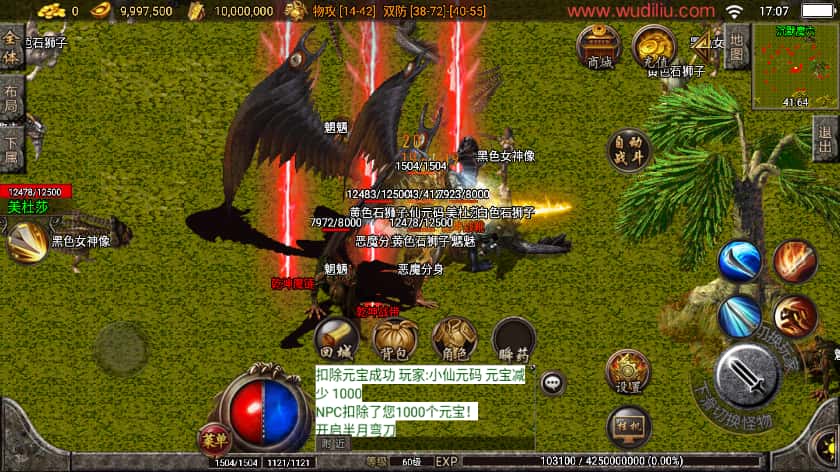
Task: Open the 商城 shop
Action: coord(599,47)
